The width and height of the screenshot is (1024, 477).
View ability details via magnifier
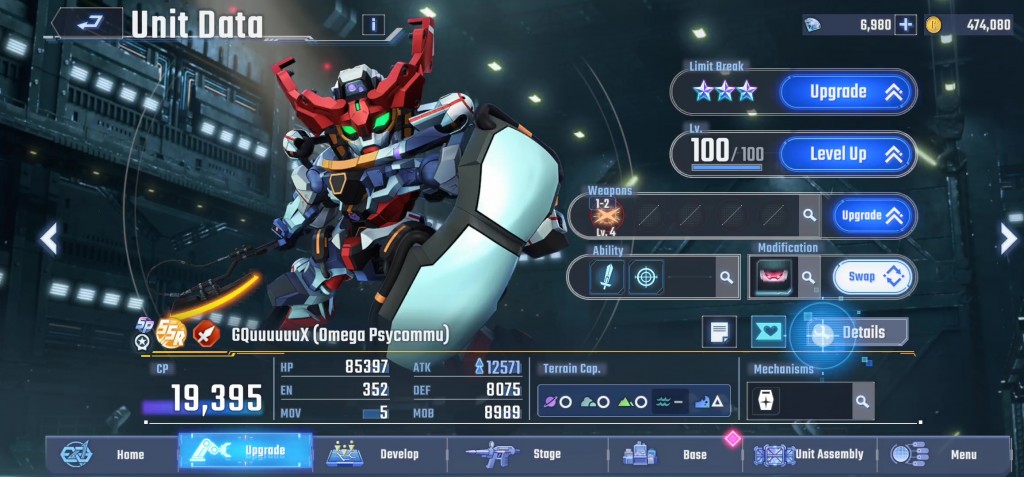tap(724, 277)
